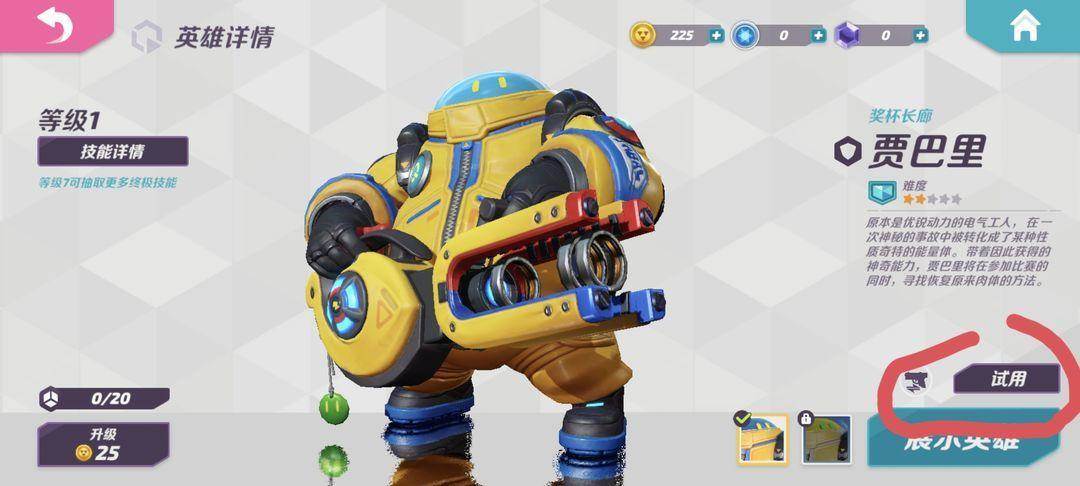Return to the home screen
1080x486 pixels.
point(1025,27)
